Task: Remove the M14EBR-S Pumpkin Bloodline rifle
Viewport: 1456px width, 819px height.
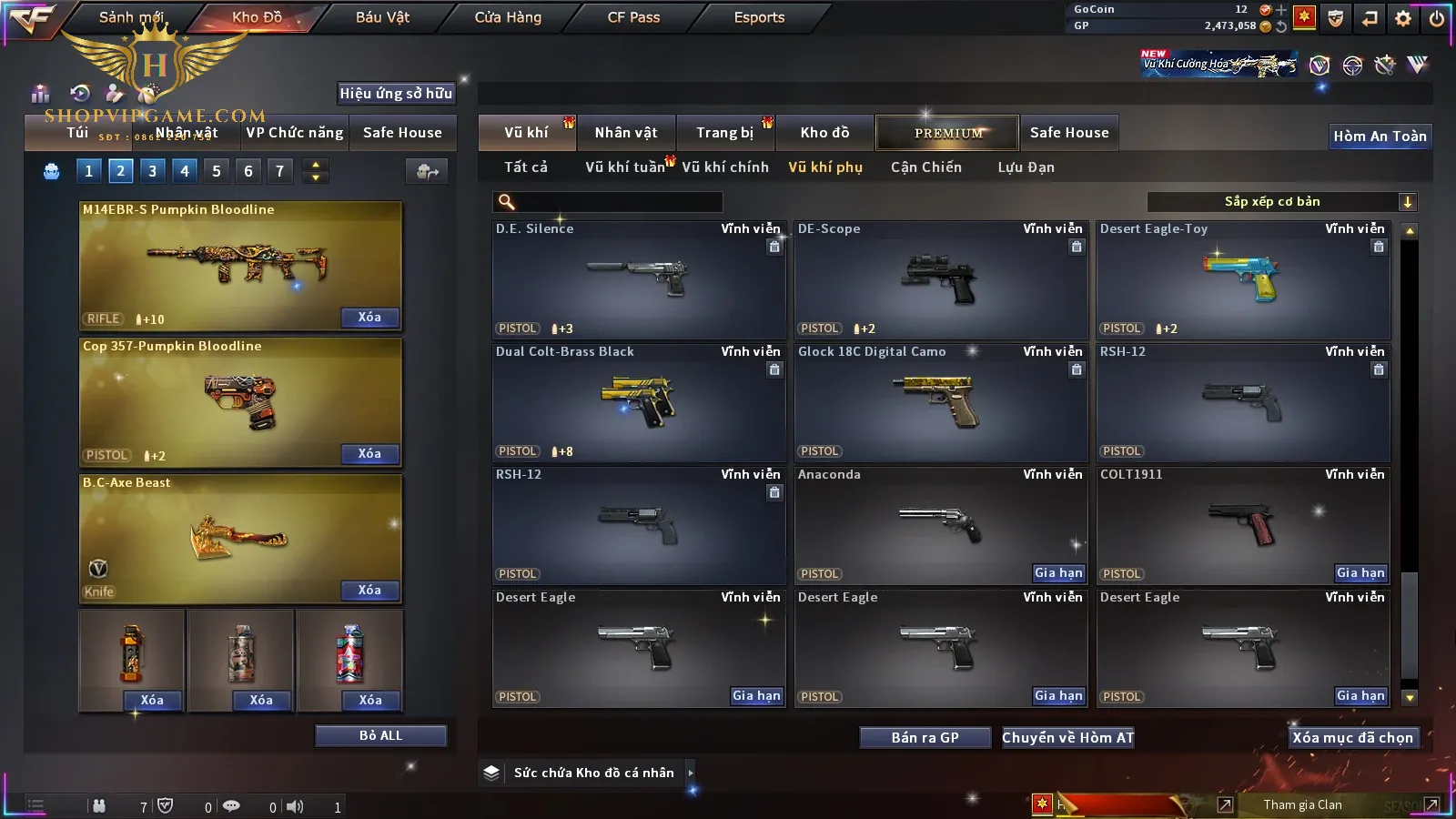Action: pos(369,318)
